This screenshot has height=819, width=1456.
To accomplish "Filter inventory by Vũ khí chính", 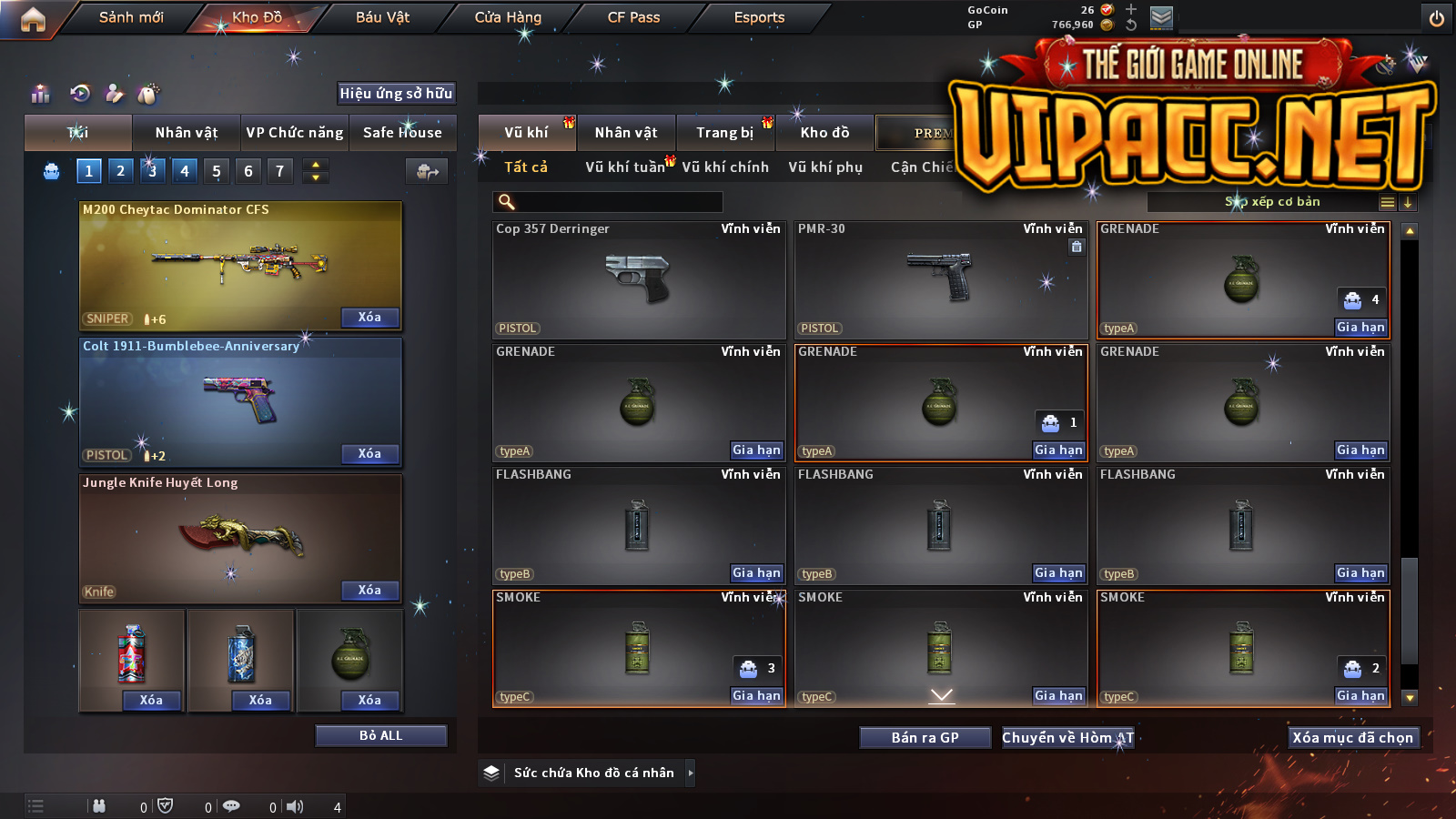I will pyautogui.click(x=725, y=167).
